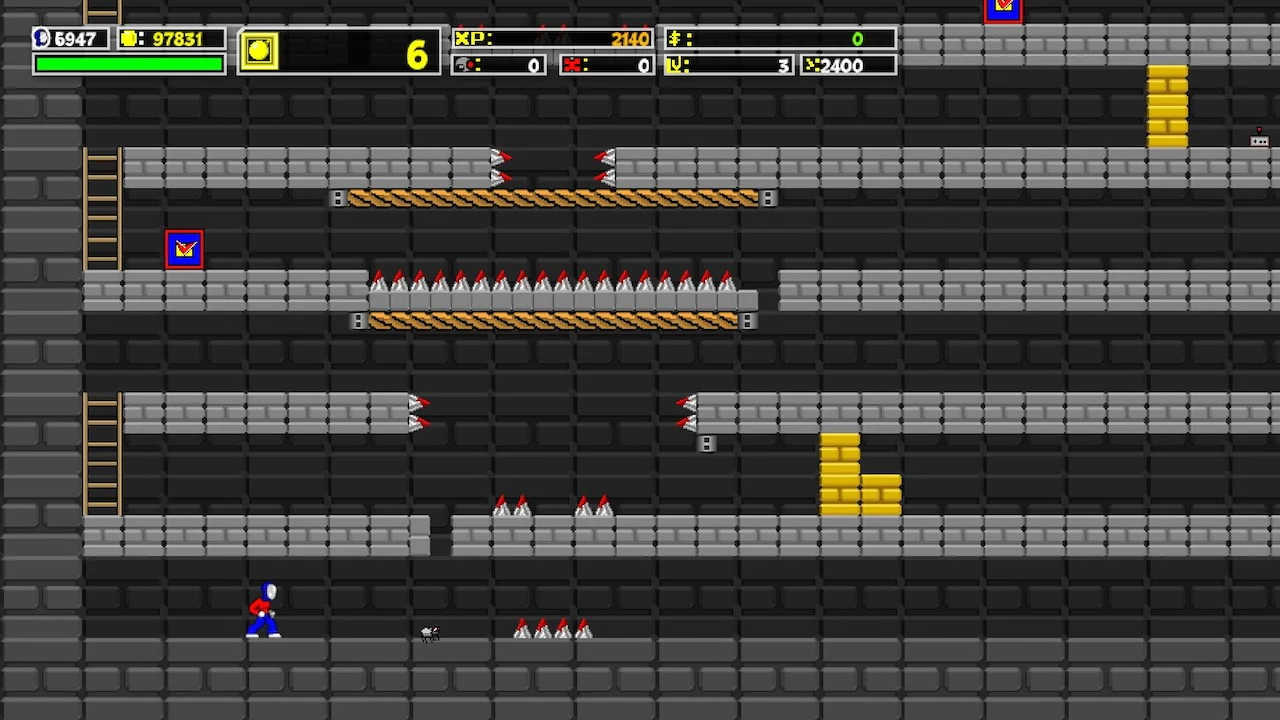Activate the checkpoint flag at top right

(x=1003, y=11)
